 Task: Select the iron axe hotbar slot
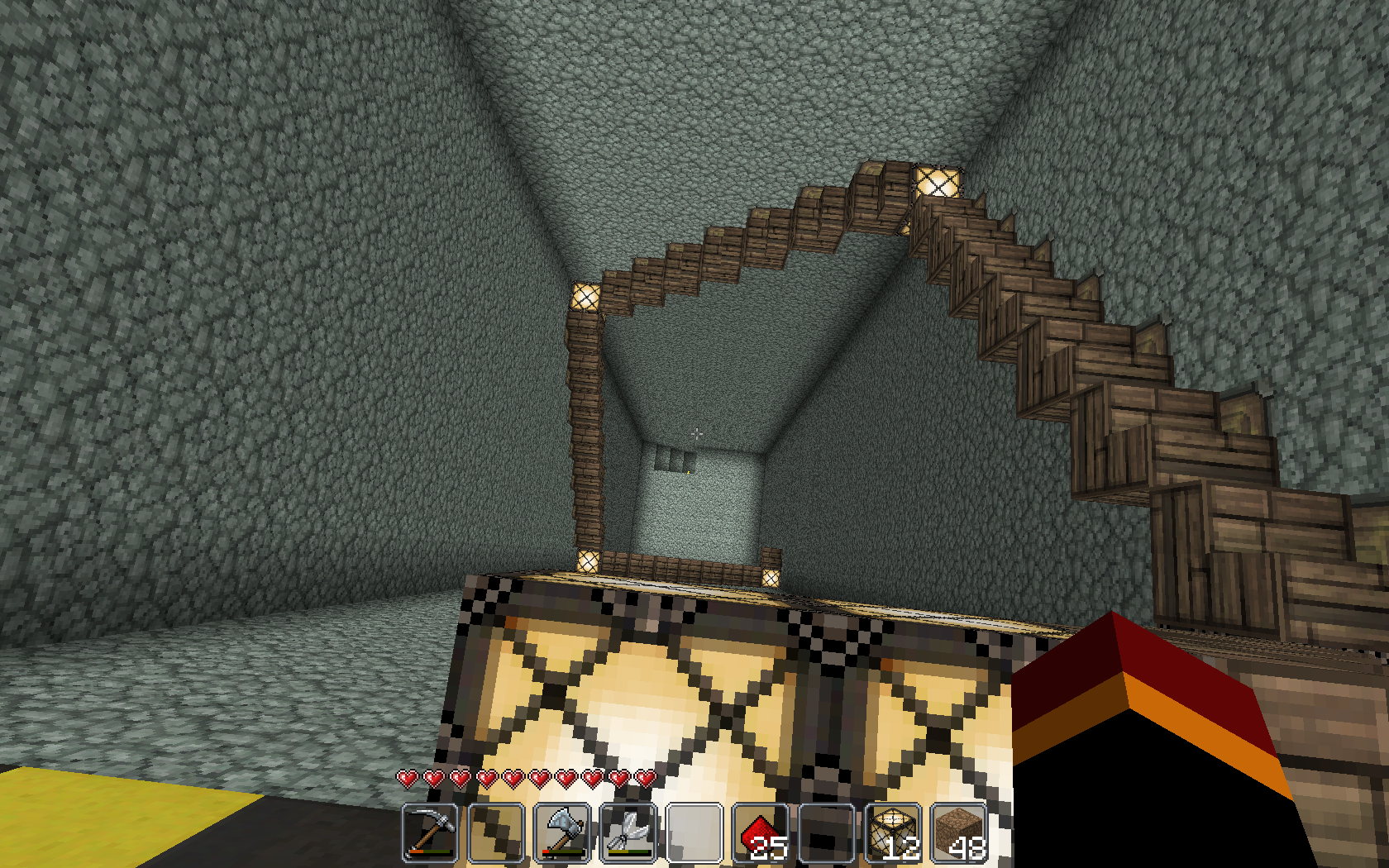(562, 832)
